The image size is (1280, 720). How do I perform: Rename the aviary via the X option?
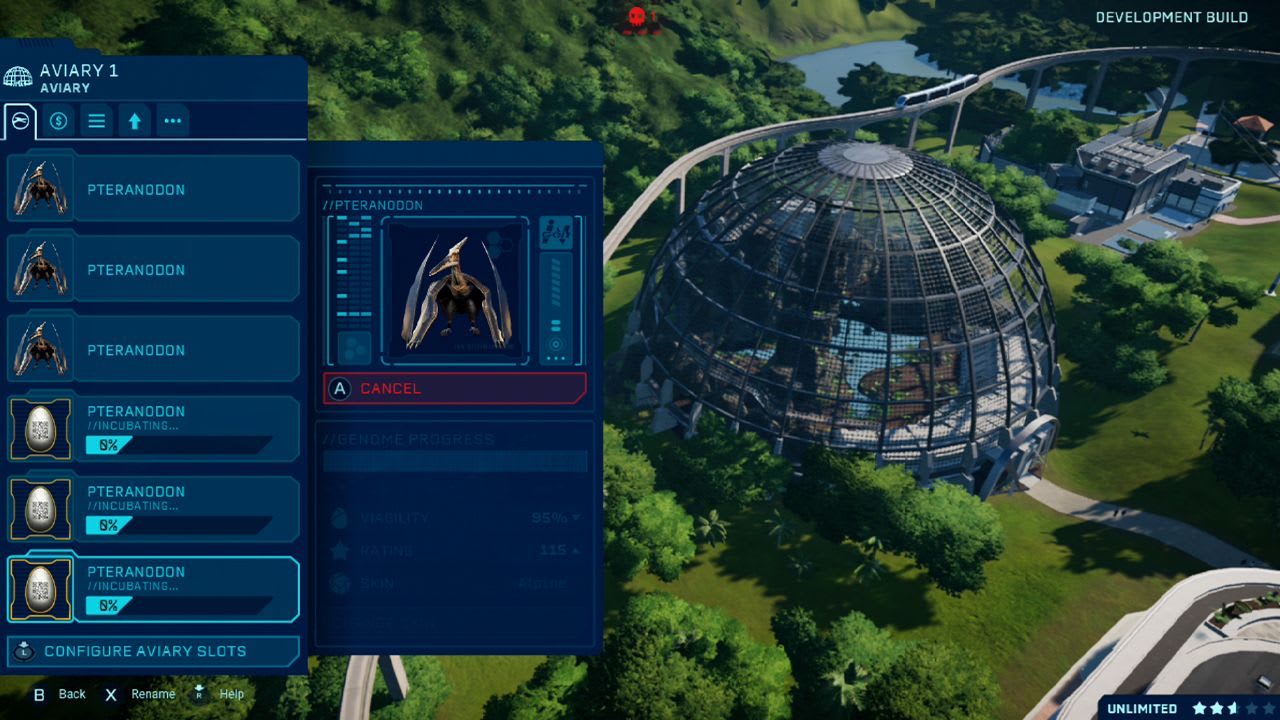(138, 693)
